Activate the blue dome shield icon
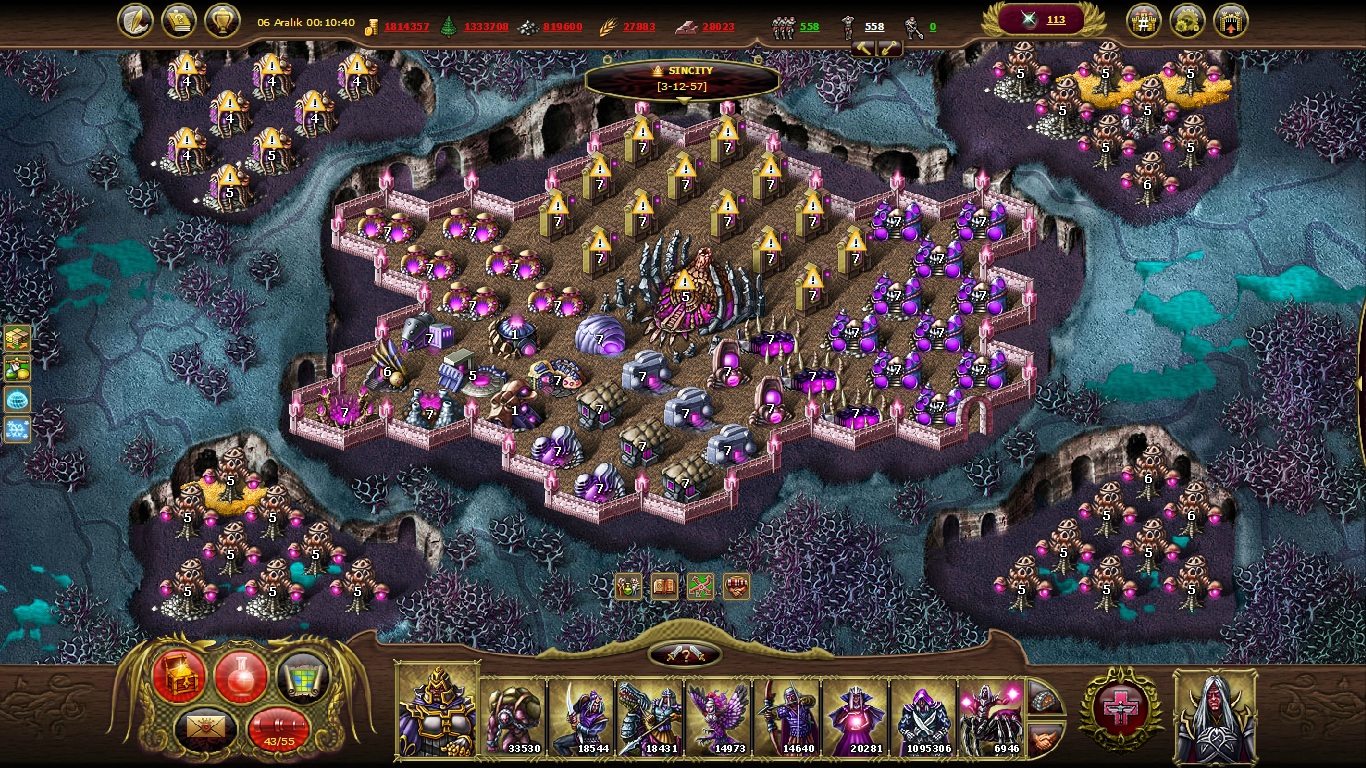The image size is (1366, 768). [x=17, y=400]
